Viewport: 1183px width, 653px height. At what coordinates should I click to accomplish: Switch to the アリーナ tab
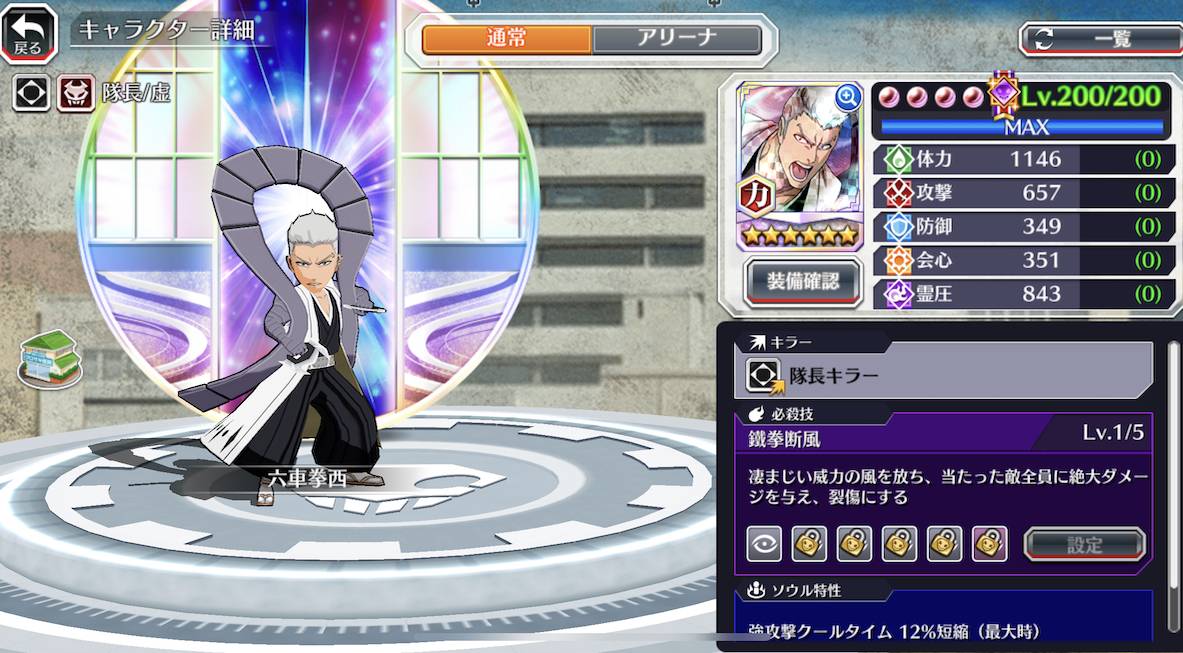click(677, 39)
